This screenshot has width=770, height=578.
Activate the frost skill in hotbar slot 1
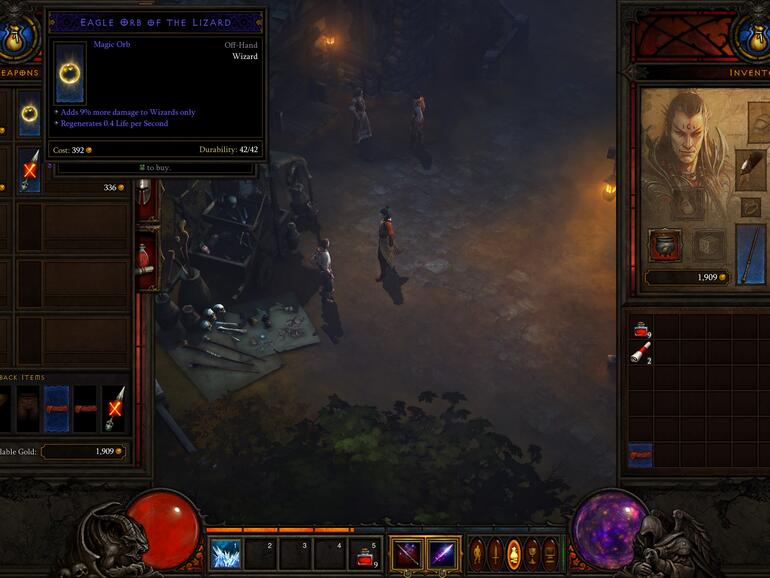tap(225, 553)
